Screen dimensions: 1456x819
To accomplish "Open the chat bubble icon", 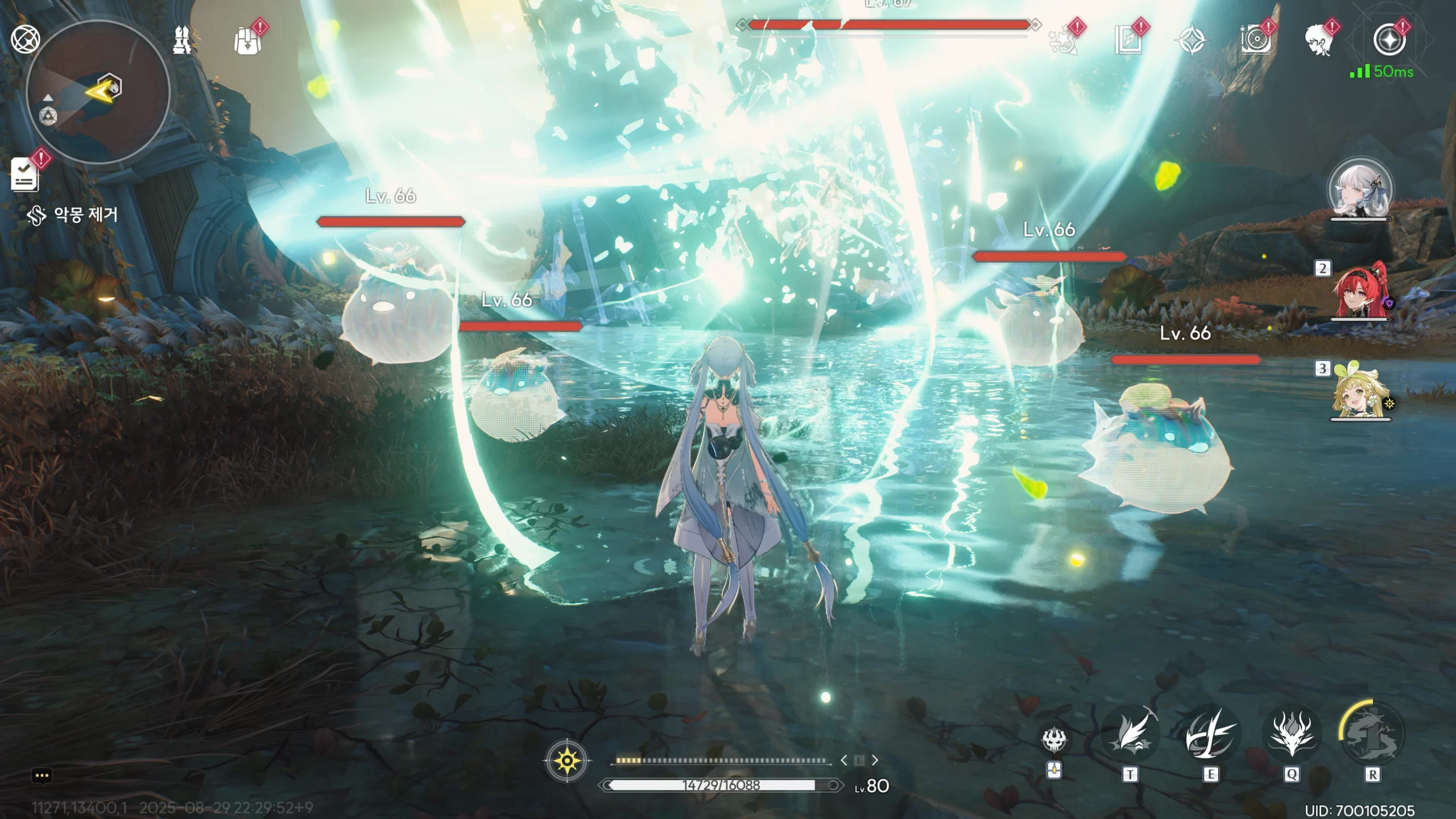I will click(x=42, y=775).
